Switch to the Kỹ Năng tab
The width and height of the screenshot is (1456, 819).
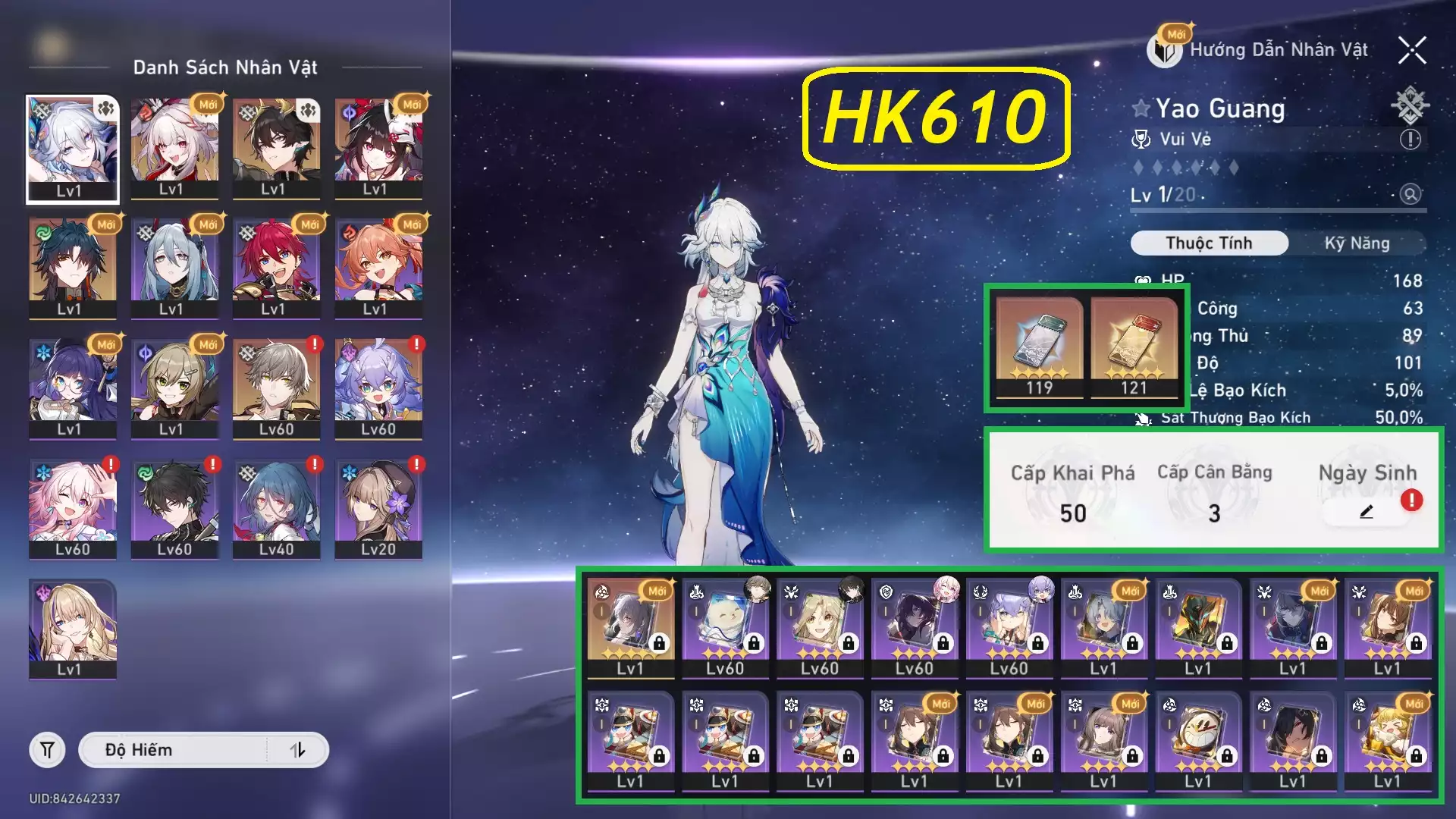[x=1357, y=243]
